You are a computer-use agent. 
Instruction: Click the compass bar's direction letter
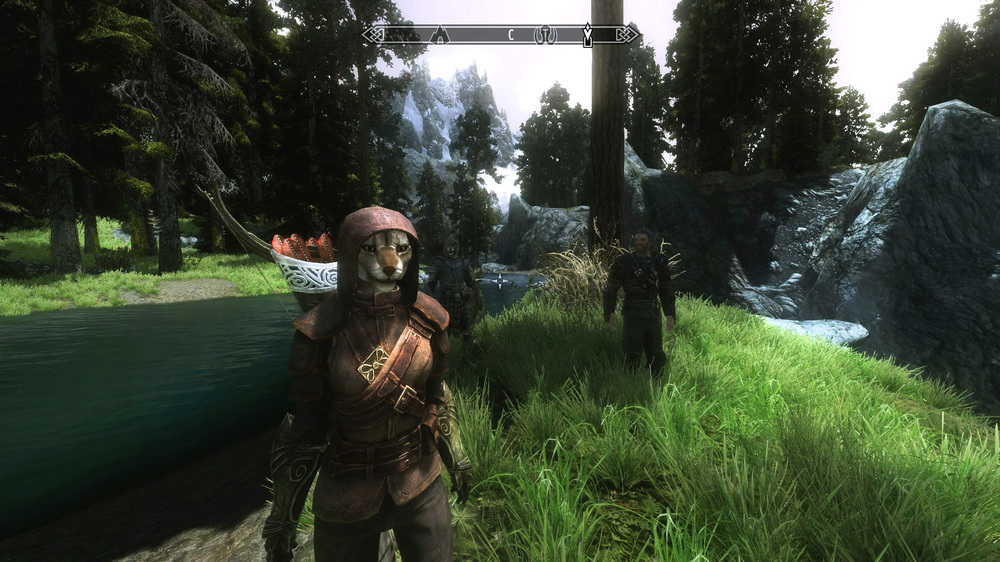510,35
